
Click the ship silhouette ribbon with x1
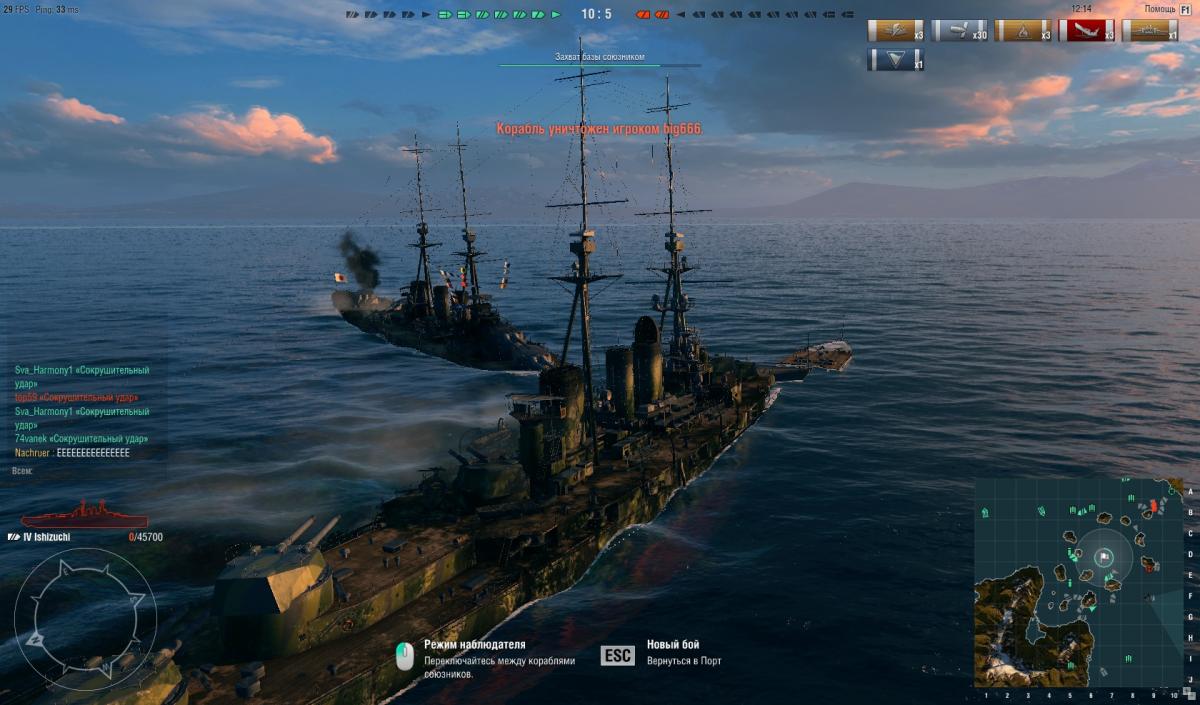coord(1149,31)
